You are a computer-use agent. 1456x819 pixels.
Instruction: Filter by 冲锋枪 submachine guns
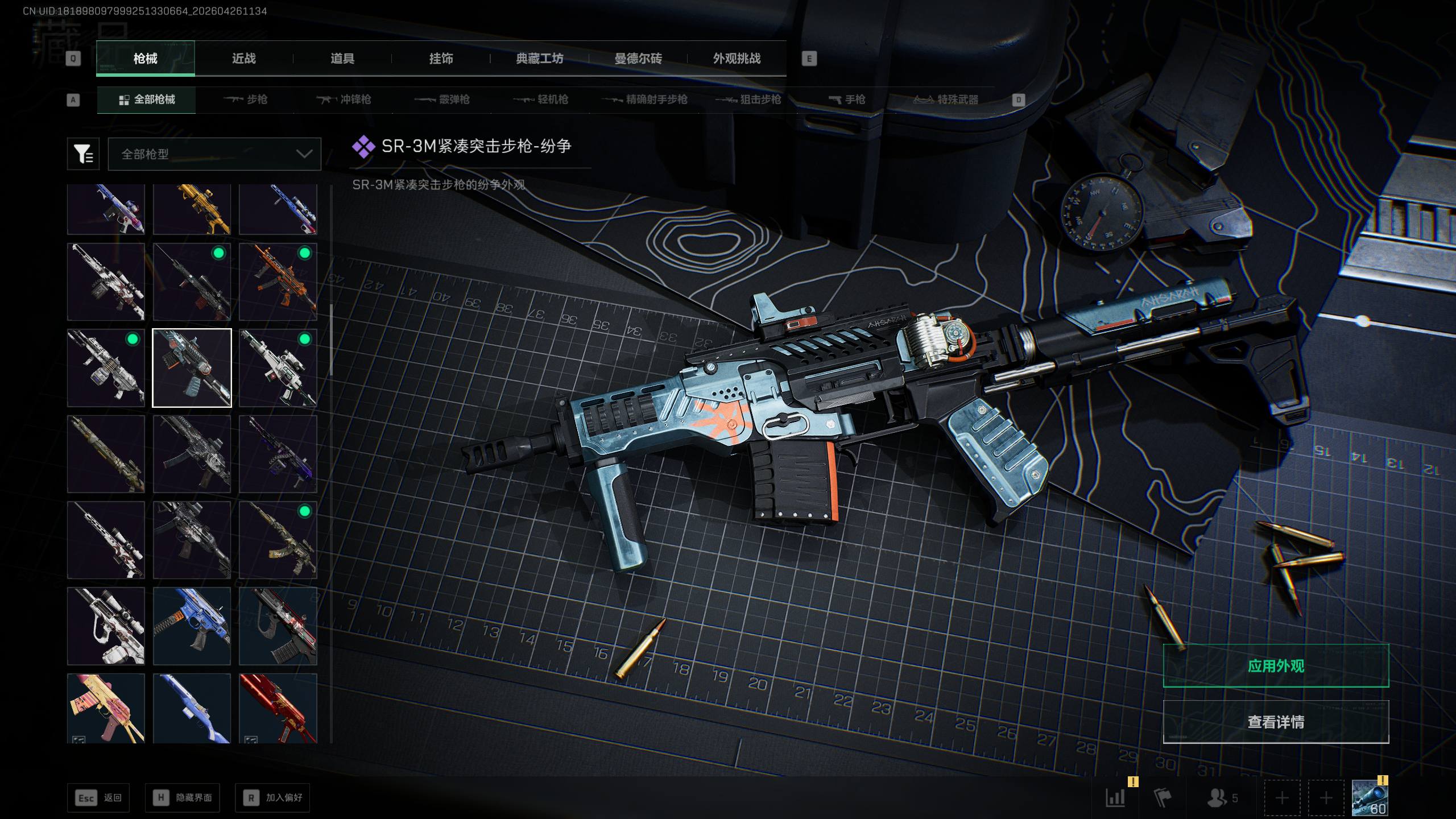344,100
